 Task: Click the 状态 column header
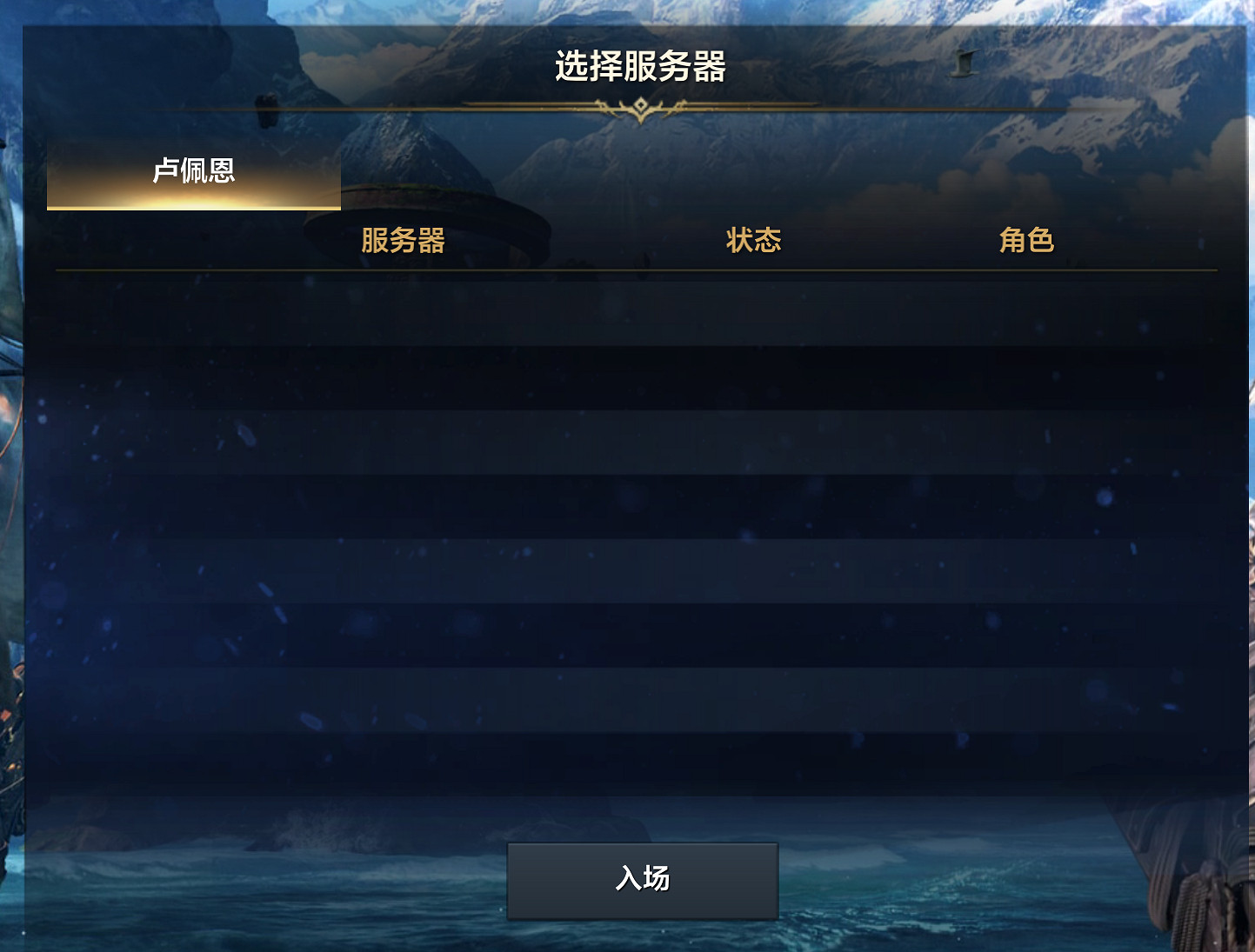pos(753,239)
